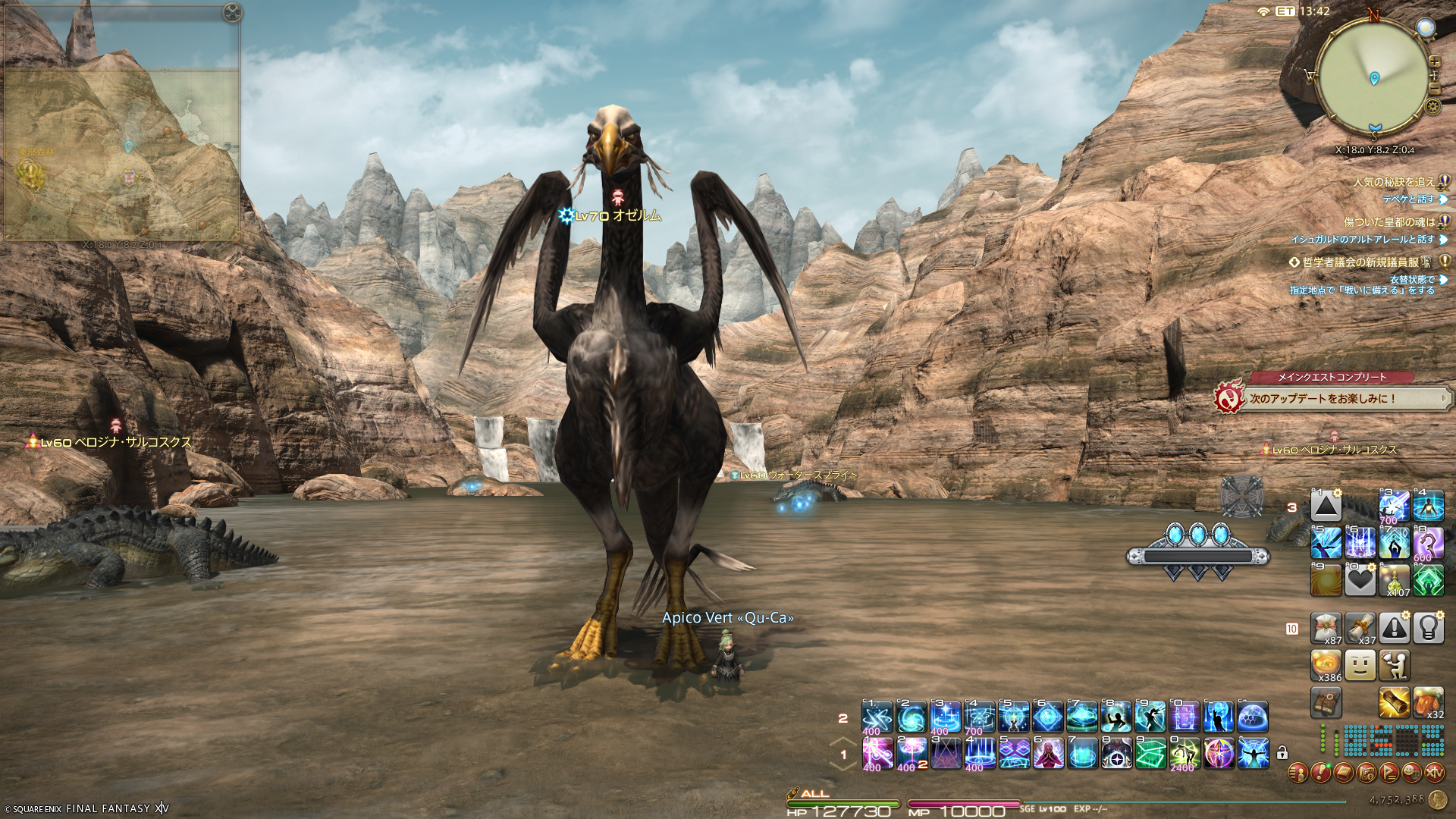The height and width of the screenshot is (819, 1456).
Task: Open the minimap gear settings
Action: pyautogui.click(x=1433, y=106)
